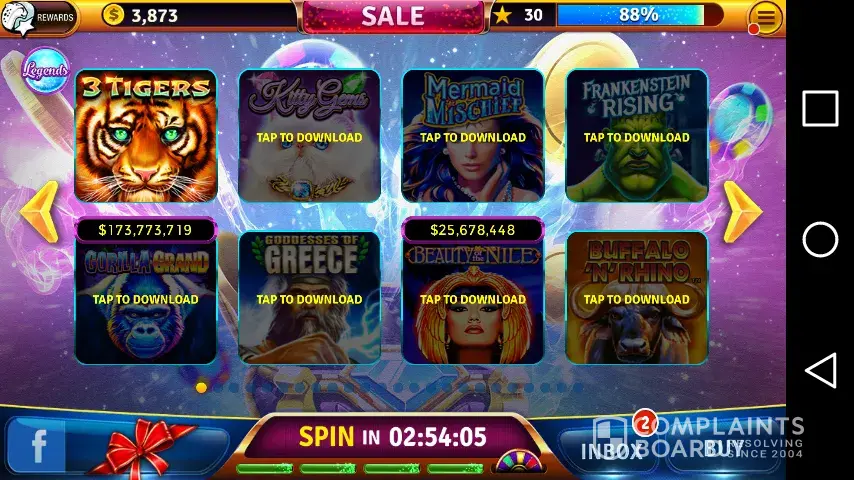Go to previous page with left arrow

tap(40, 212)
